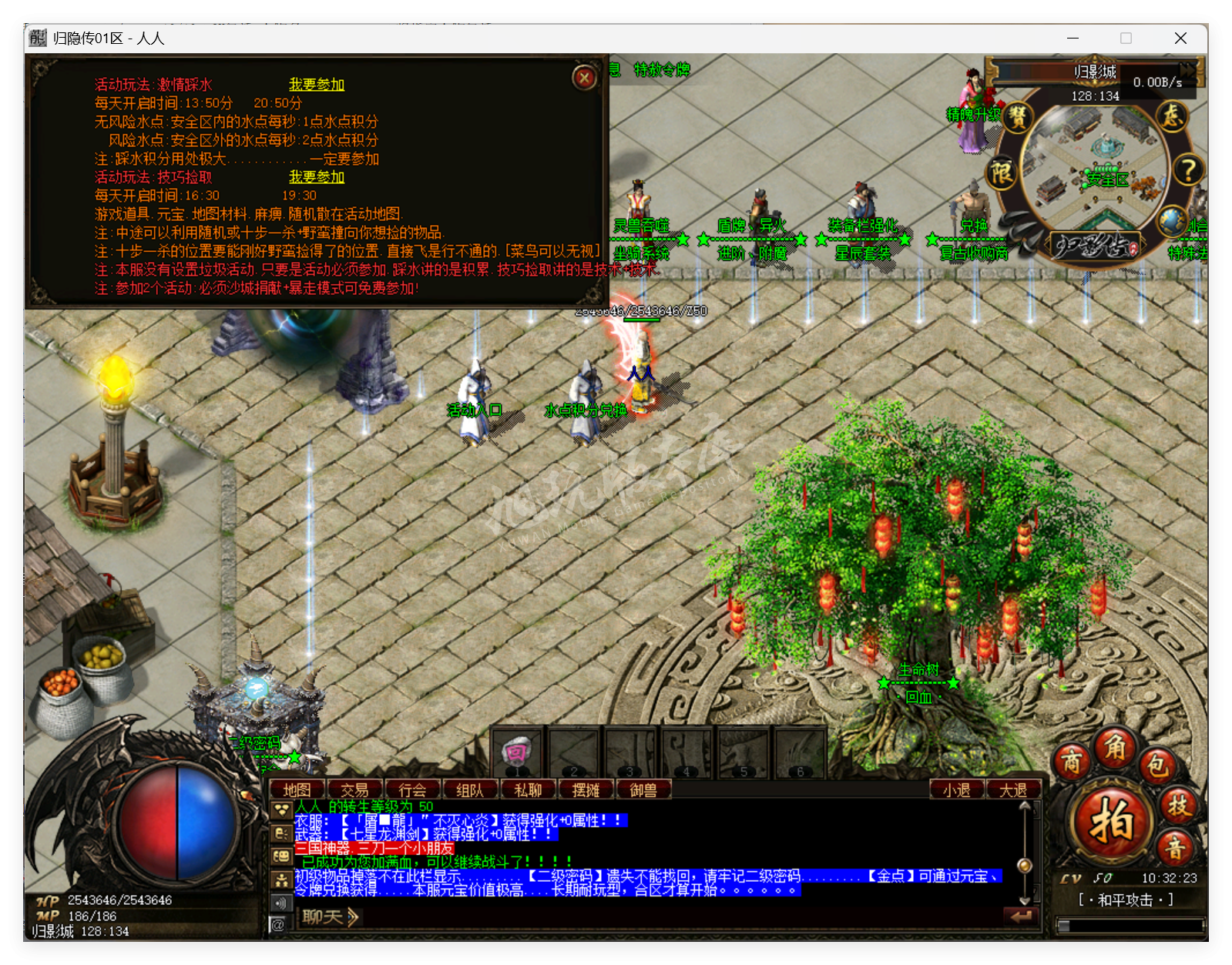Click the question mark help icon beside minimap
The width and height of the screenshot is (1232, 965).
click(x=1189, y=170)
